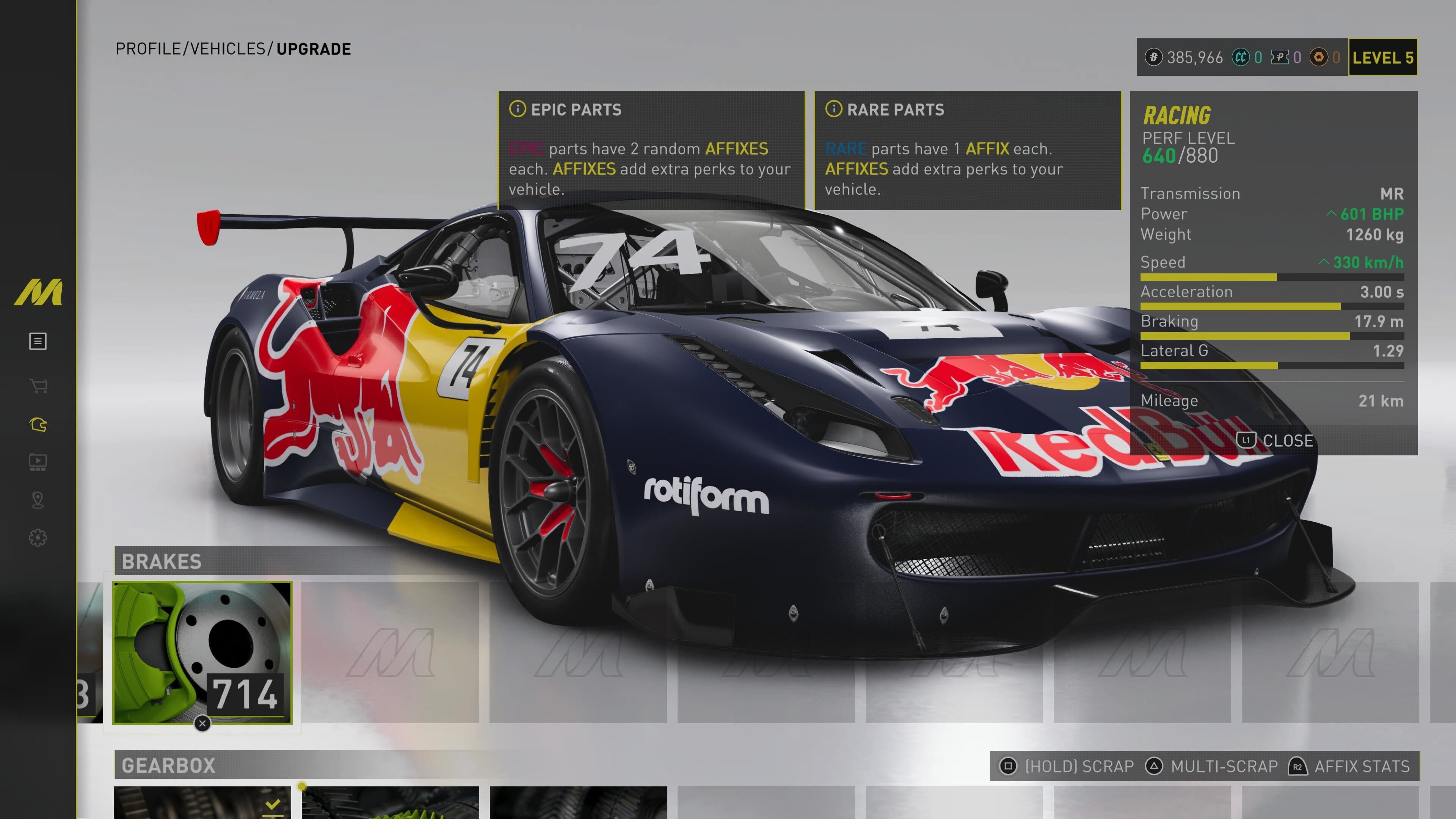Choose the Multi-Scrap option
Screen dimensions: 1456x819
(x=1211, y=766)
